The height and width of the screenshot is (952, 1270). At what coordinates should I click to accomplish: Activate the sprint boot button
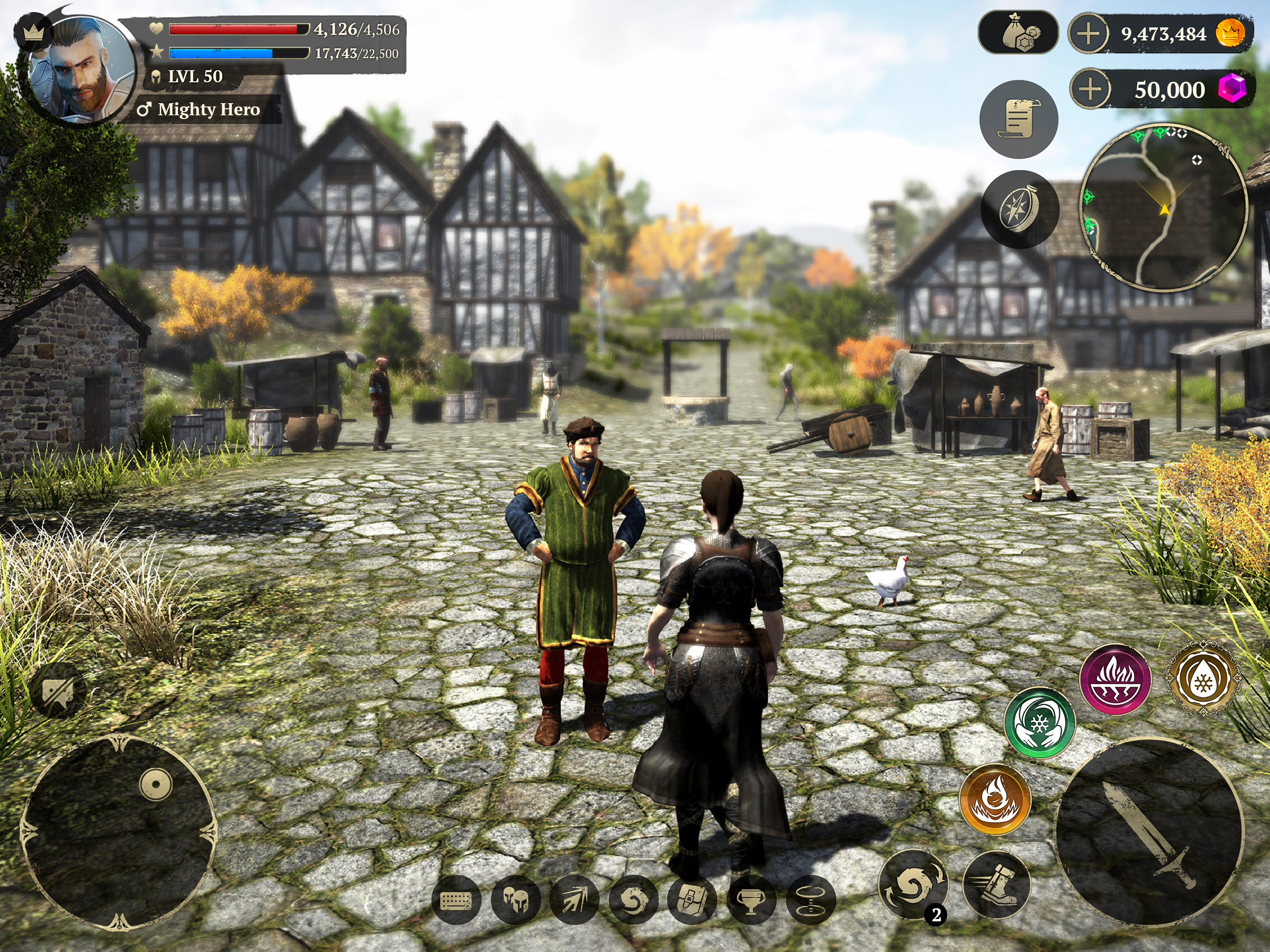(x=996, y=884)
